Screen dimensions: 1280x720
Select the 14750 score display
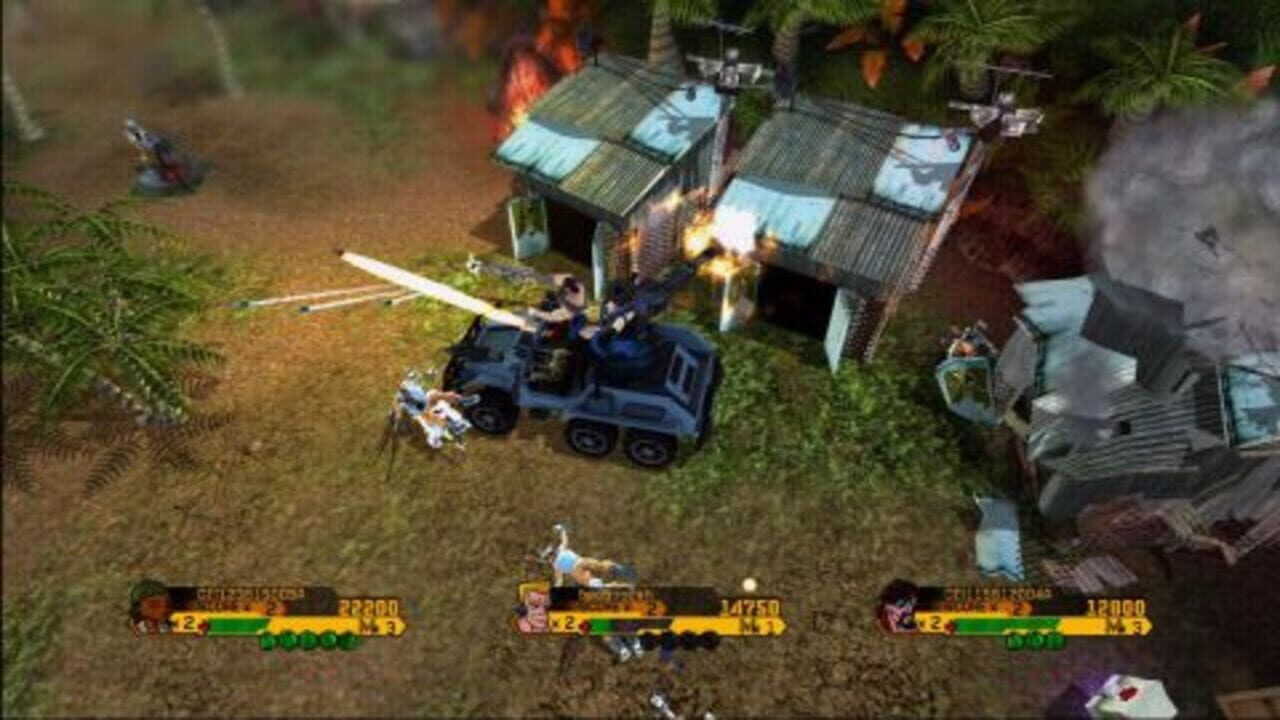coord(751,607)
